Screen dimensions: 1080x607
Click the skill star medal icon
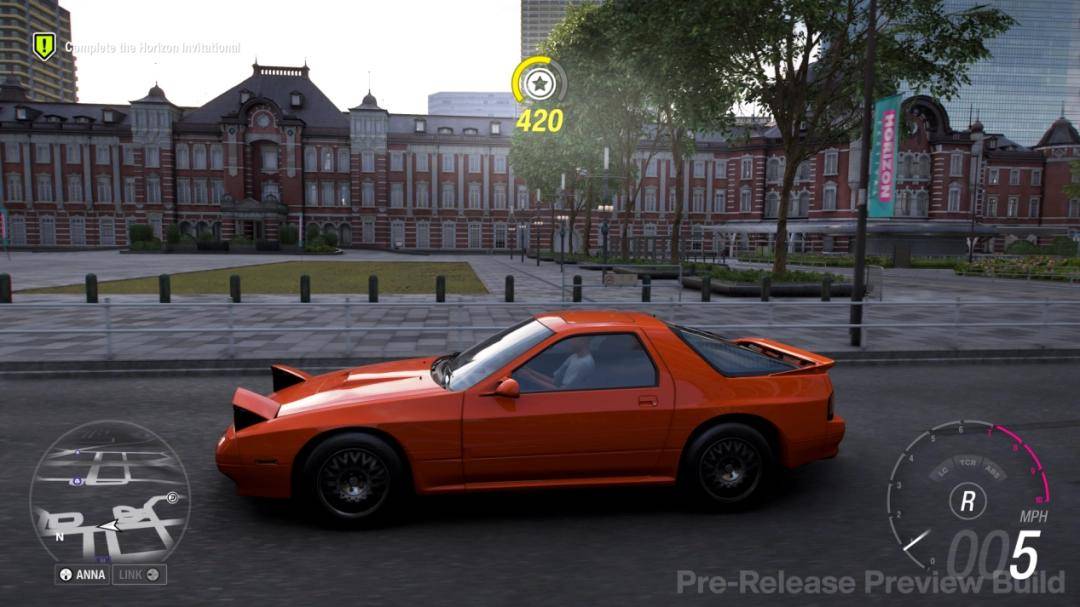539,84
